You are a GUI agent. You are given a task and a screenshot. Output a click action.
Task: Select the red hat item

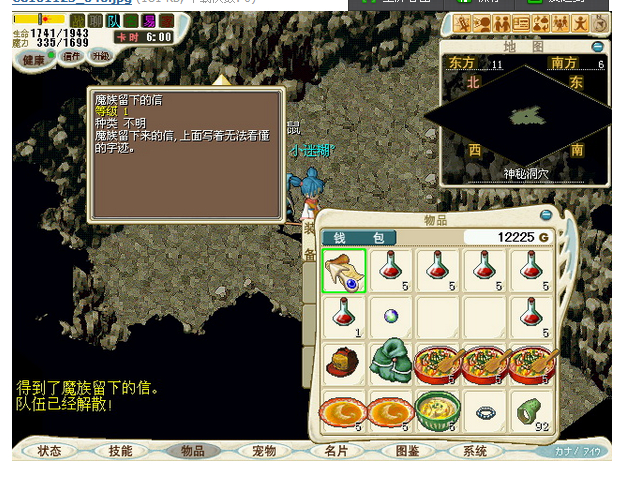coord(344,363)
